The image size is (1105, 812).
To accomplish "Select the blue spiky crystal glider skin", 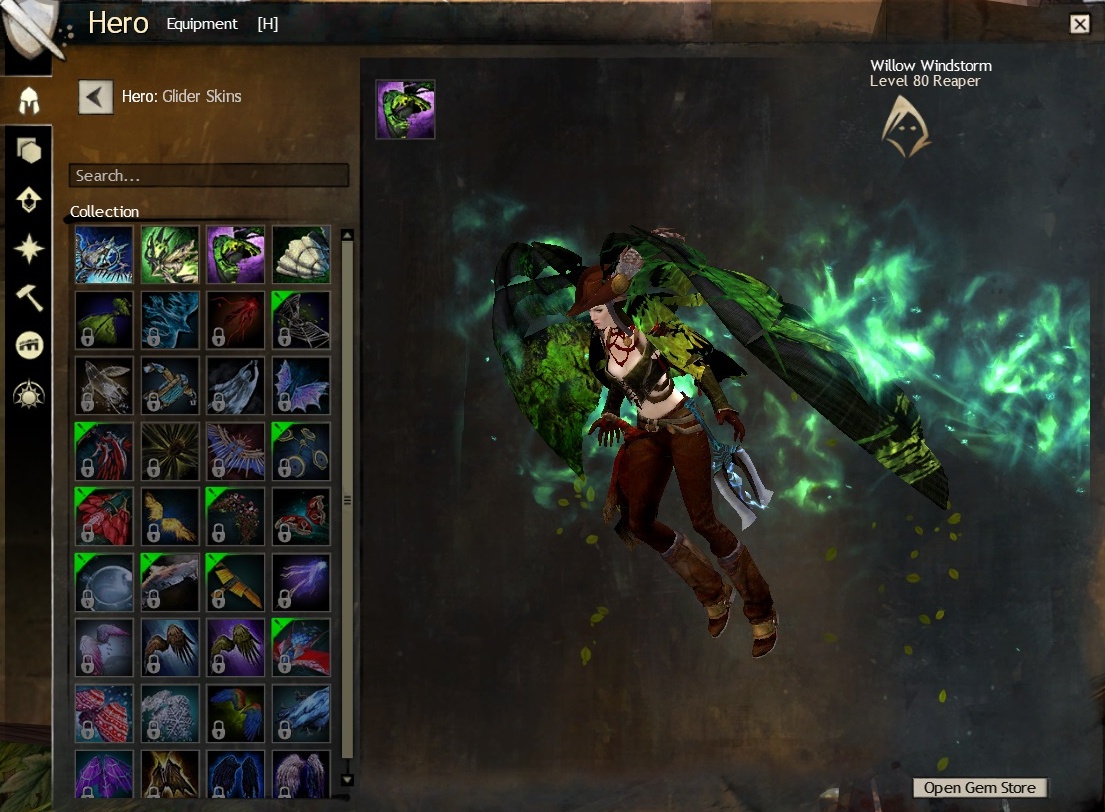I will pyautogui.click(x=104, y=254).
